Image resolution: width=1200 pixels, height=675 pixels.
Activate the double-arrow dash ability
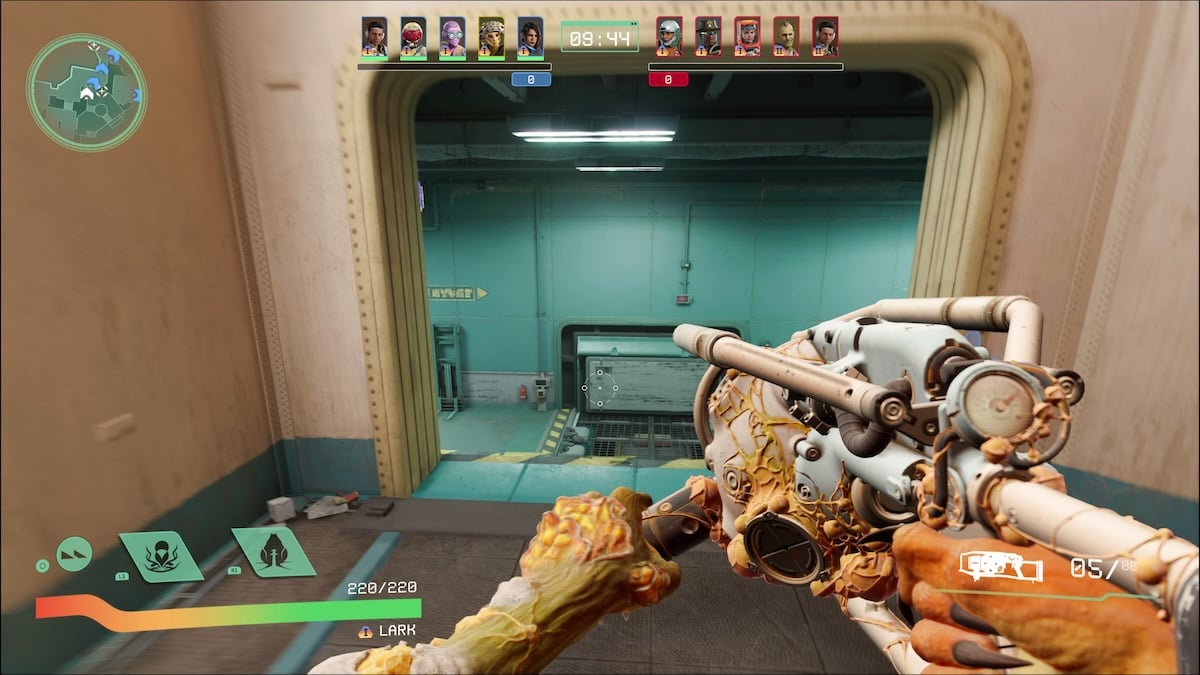coord(74,553)
